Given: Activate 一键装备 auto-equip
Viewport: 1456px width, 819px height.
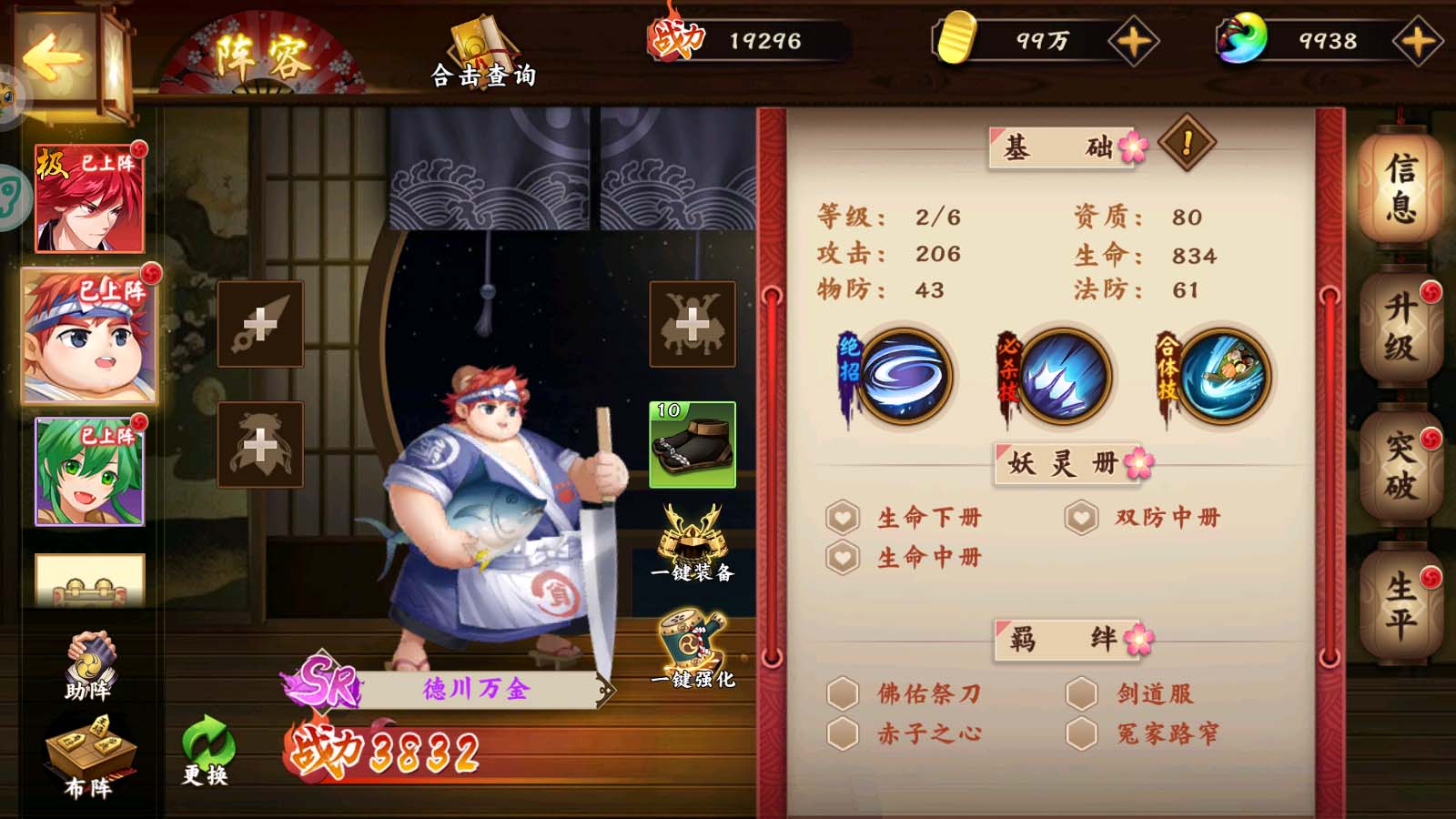Looking at the screenshot, I should [x=693, y=543].
